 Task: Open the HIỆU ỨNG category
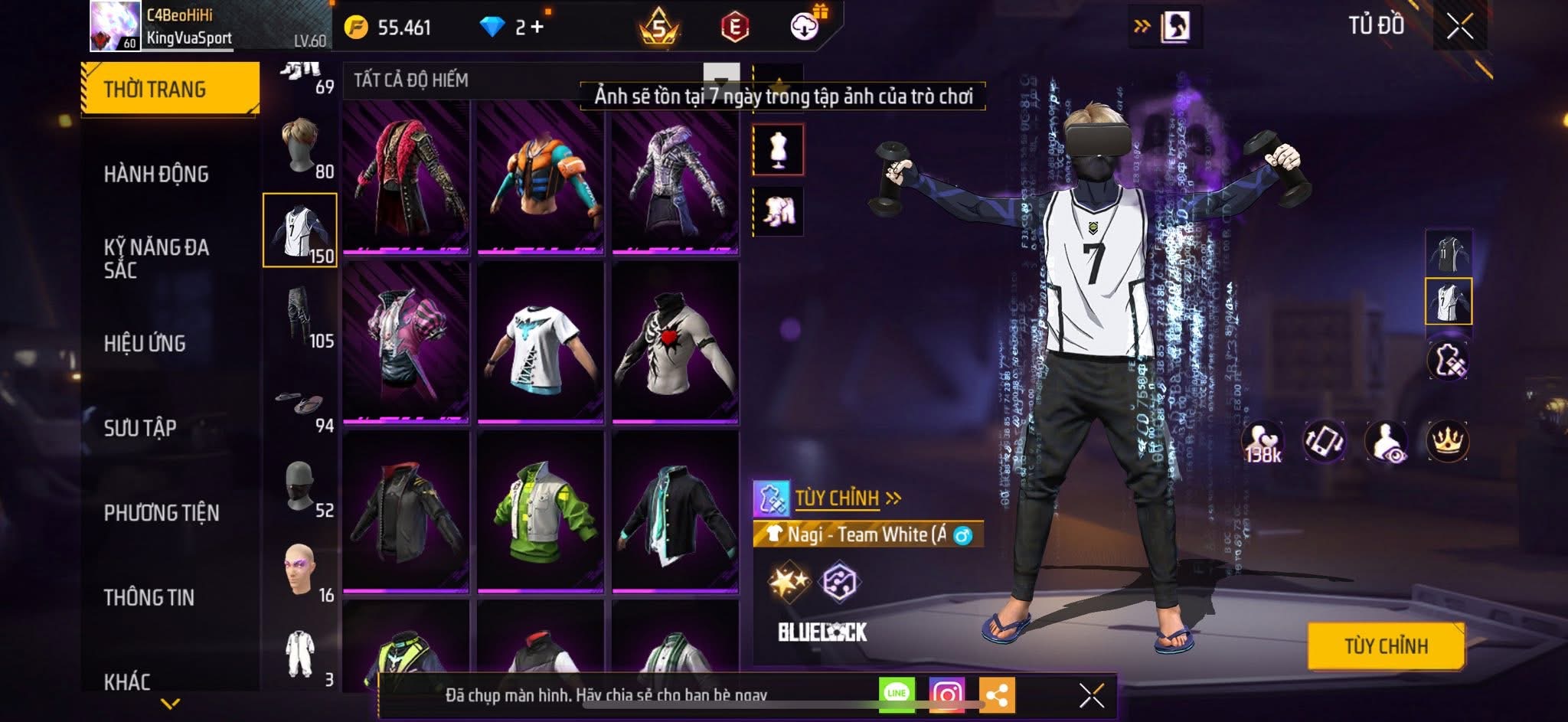pyautogui.click(x=145, y=344)
